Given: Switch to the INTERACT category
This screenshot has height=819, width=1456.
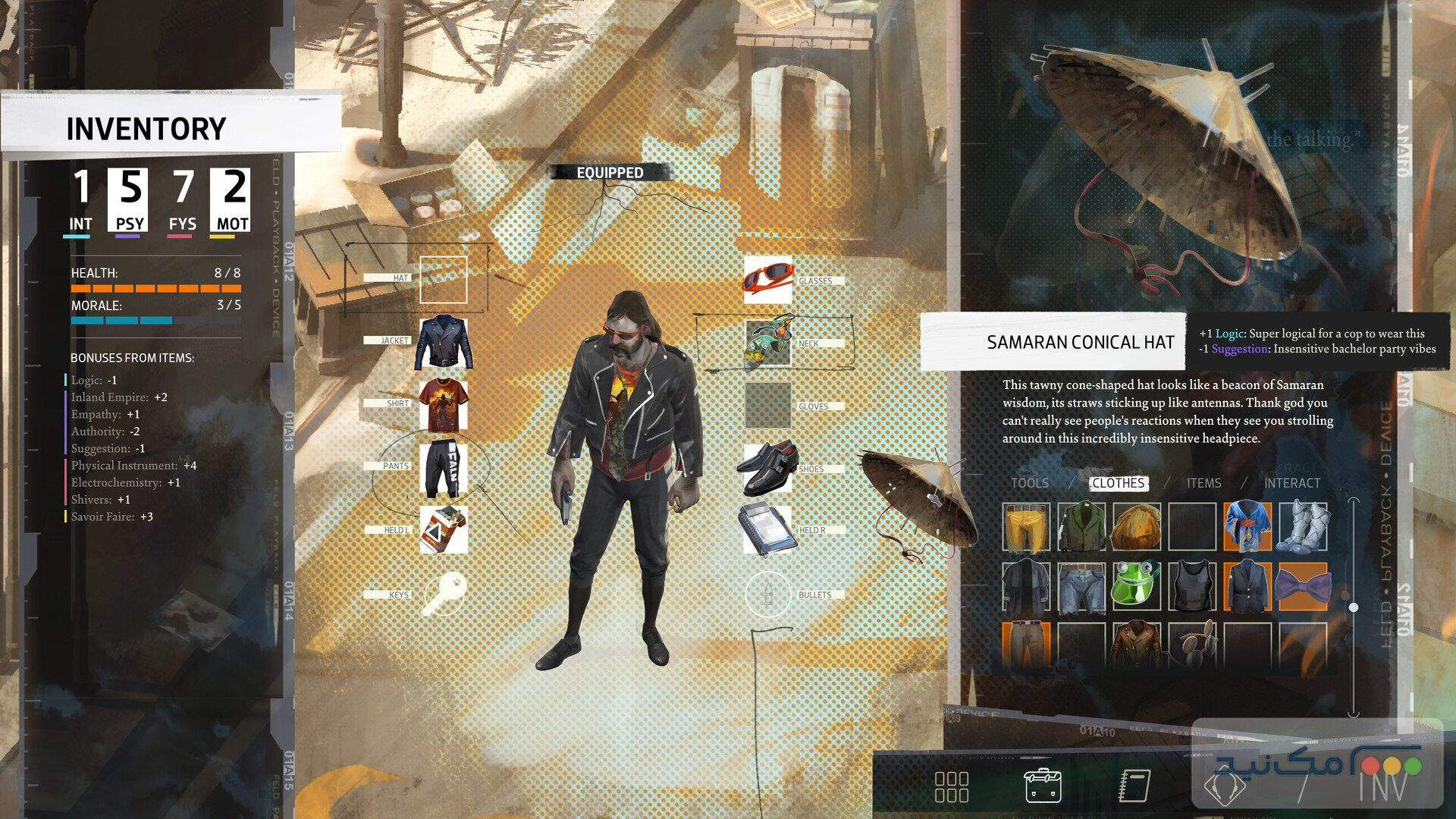Looking at the screenshot, I should tap(1291, 483).
